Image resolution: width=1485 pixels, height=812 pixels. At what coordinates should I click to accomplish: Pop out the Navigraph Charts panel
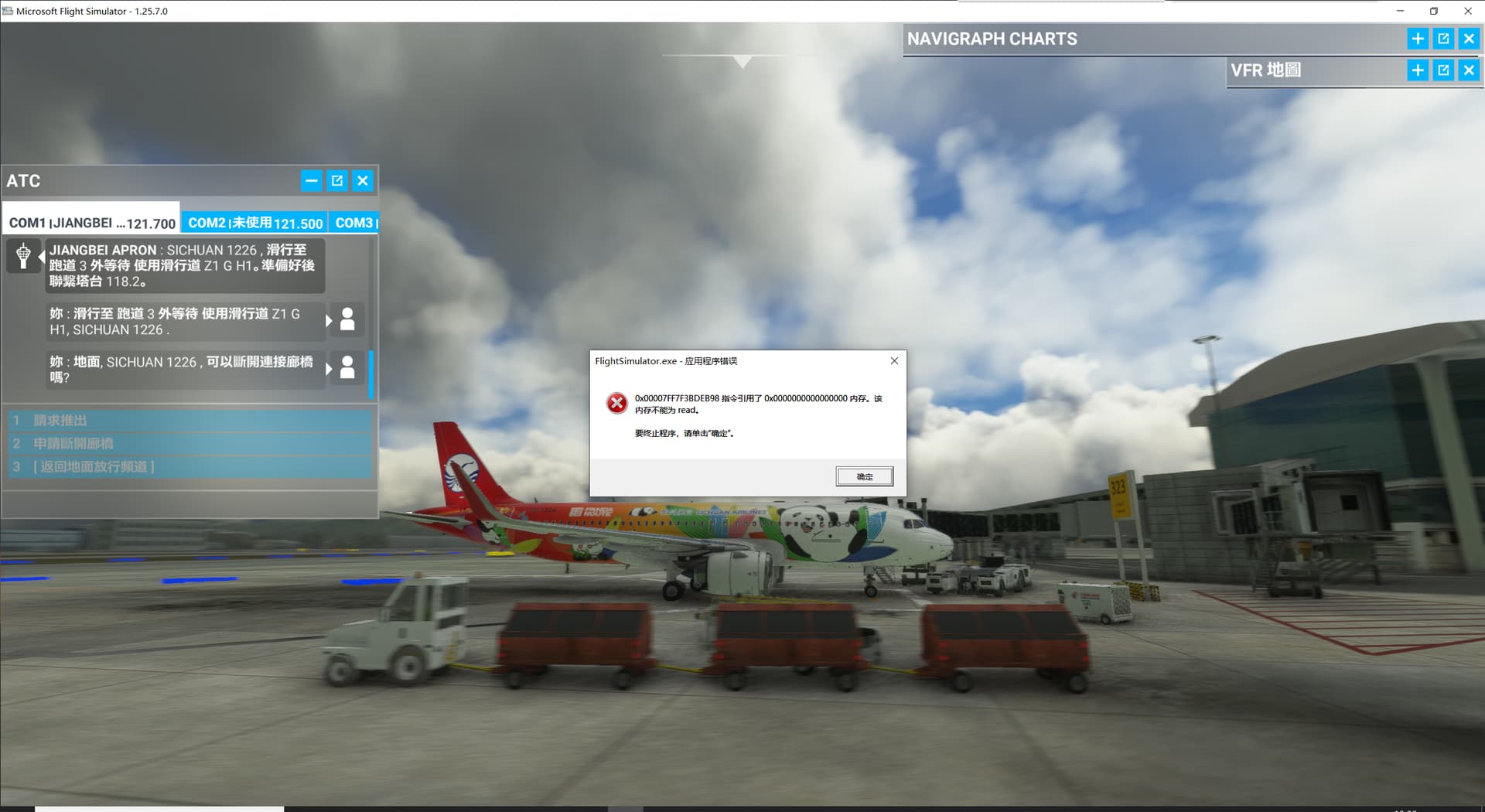[x=1443, y=38]
